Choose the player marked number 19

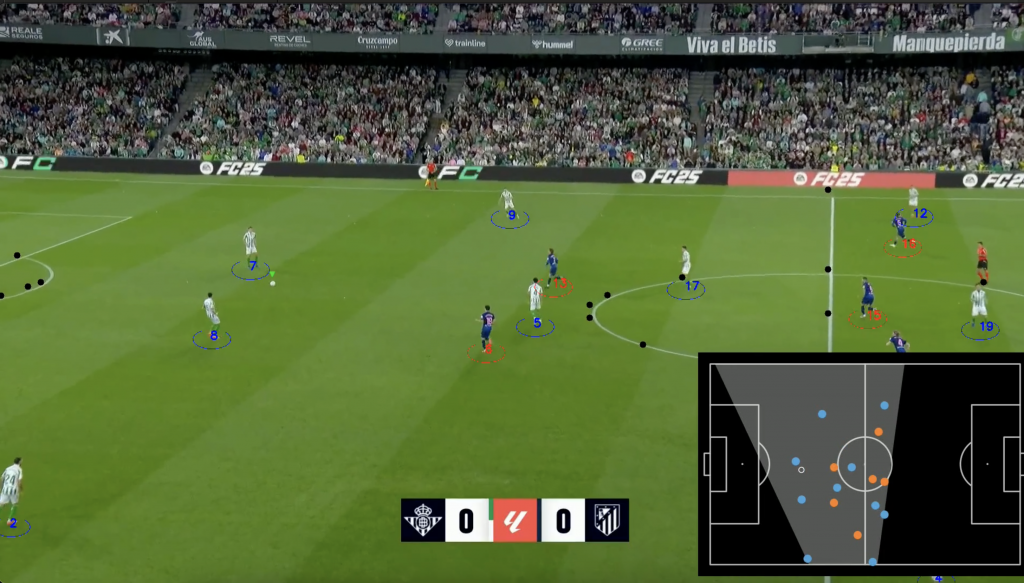click(x=979, y=303)
